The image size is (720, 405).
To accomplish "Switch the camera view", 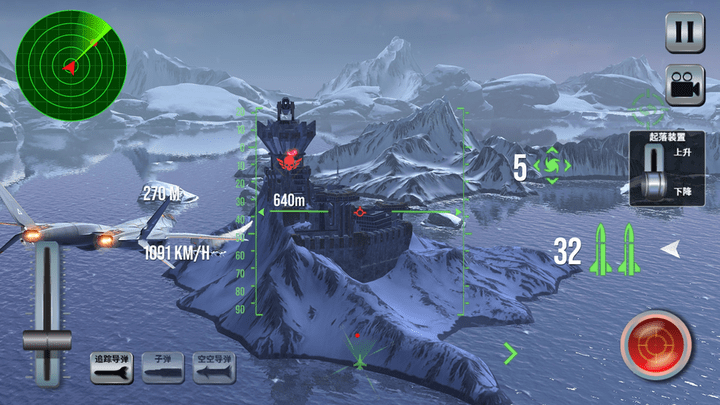I will 684,86.
